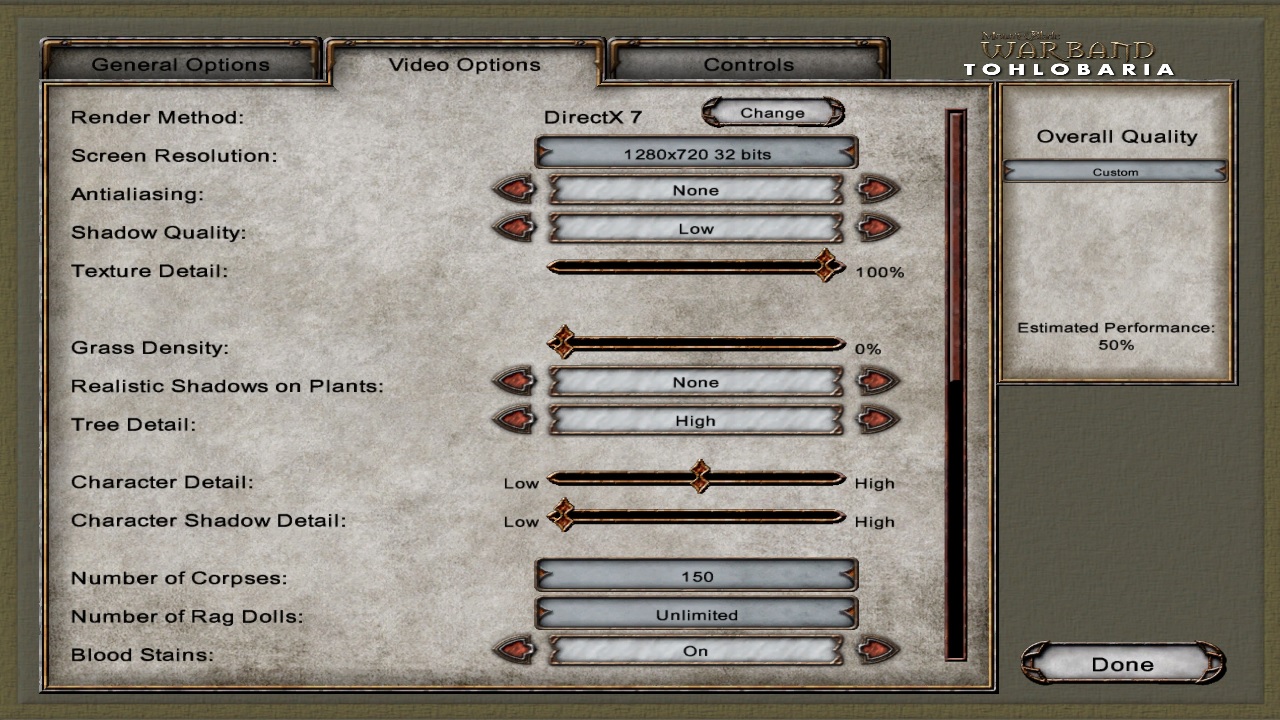Select next Antialiasing option with right arrow
Screen dimensions: 1280x720
pos(877,190)
